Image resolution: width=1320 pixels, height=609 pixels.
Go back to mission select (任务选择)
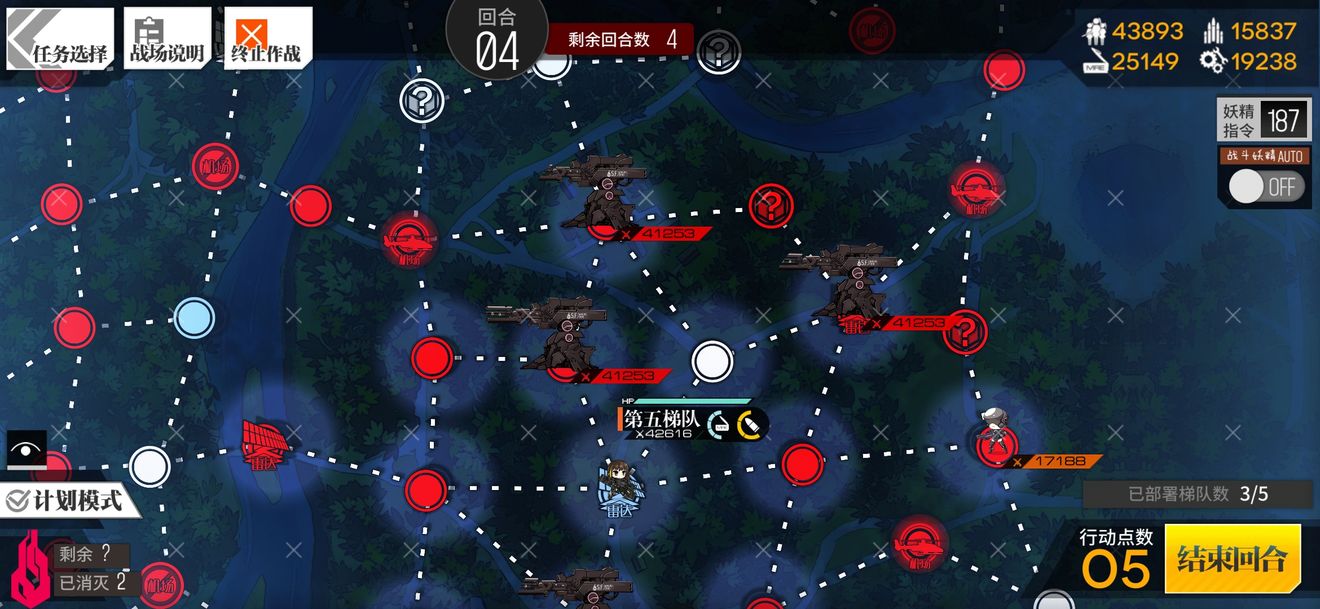(59, 40)
